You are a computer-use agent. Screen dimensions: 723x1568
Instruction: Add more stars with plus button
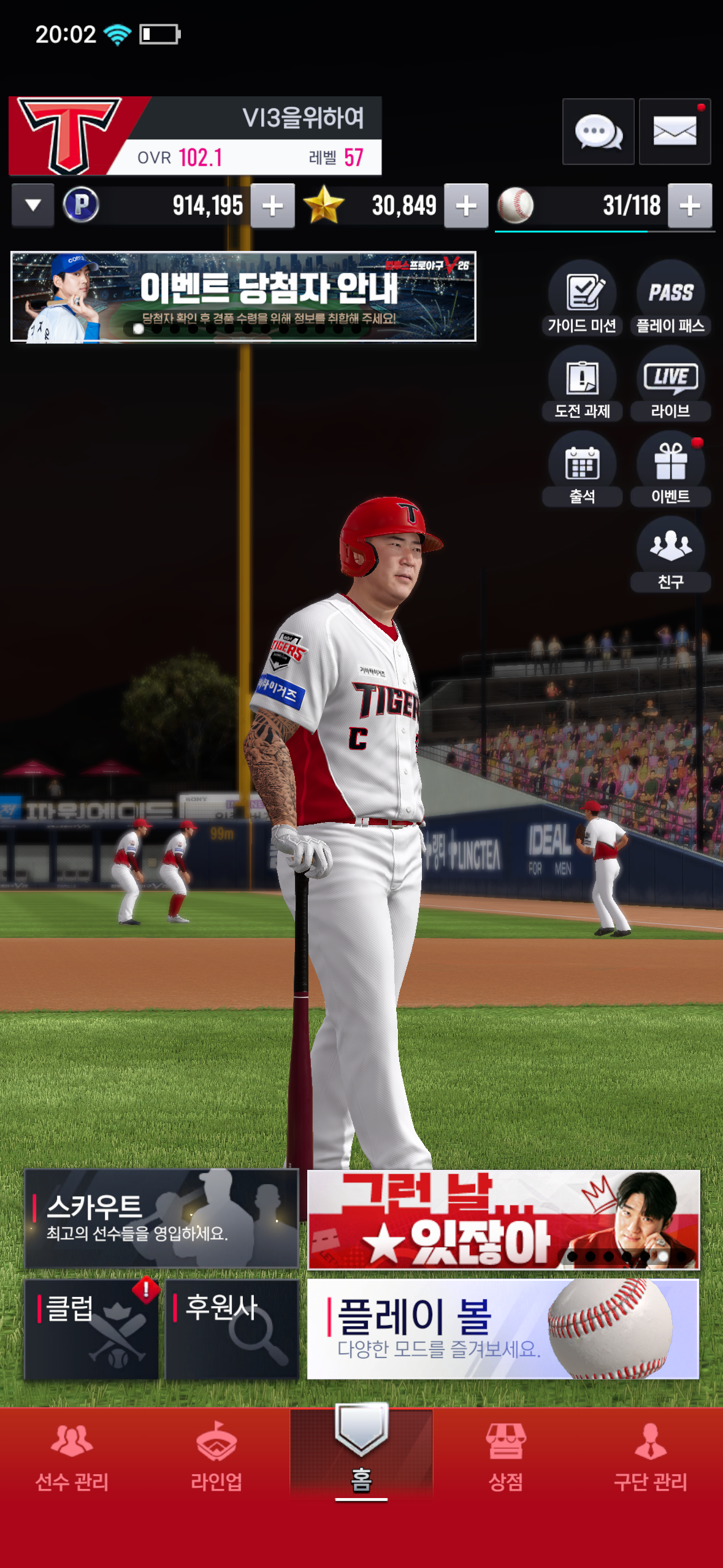click(x=466, y=206)
